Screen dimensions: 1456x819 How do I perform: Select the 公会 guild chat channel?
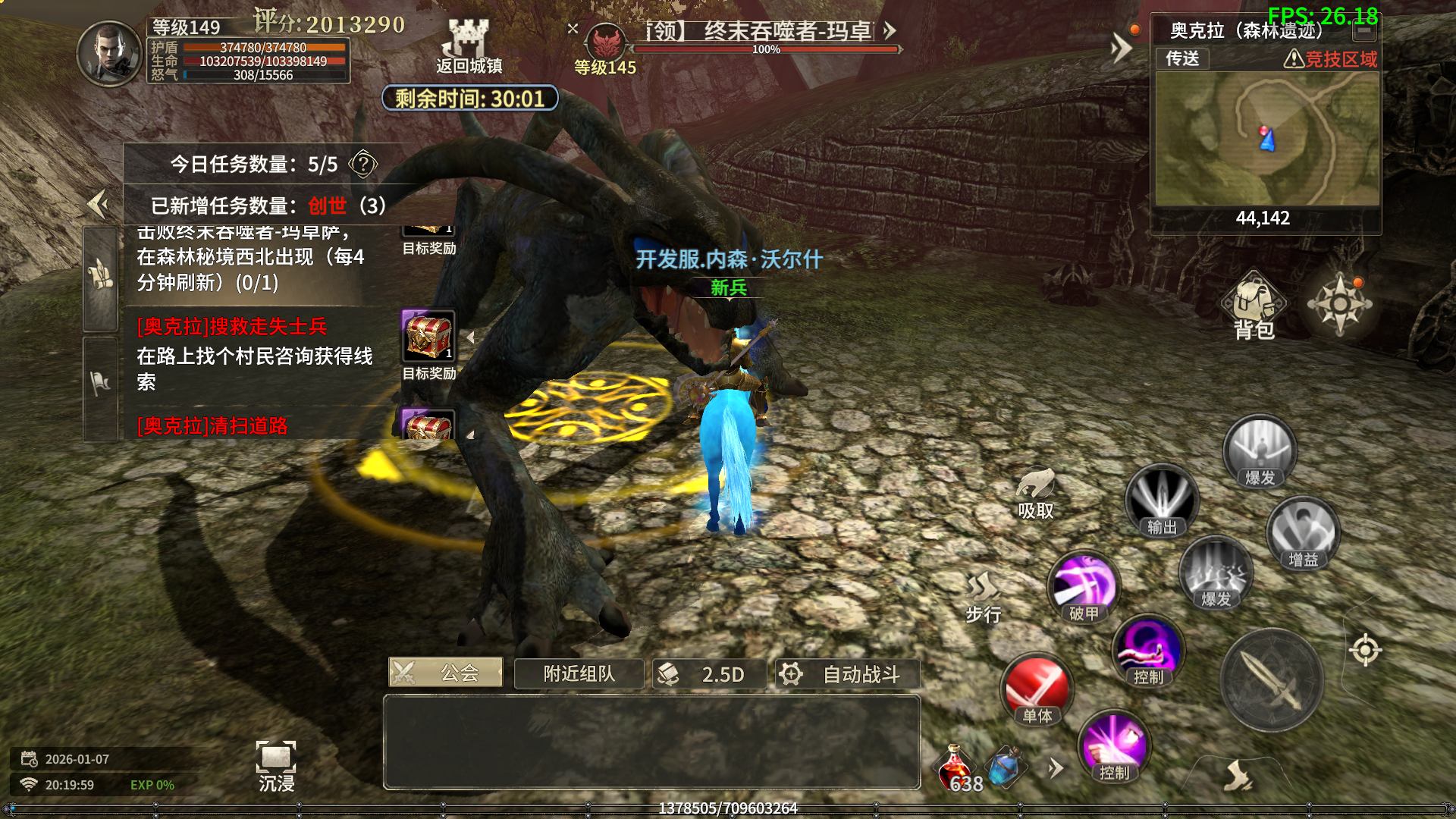[x=445, y=673]
